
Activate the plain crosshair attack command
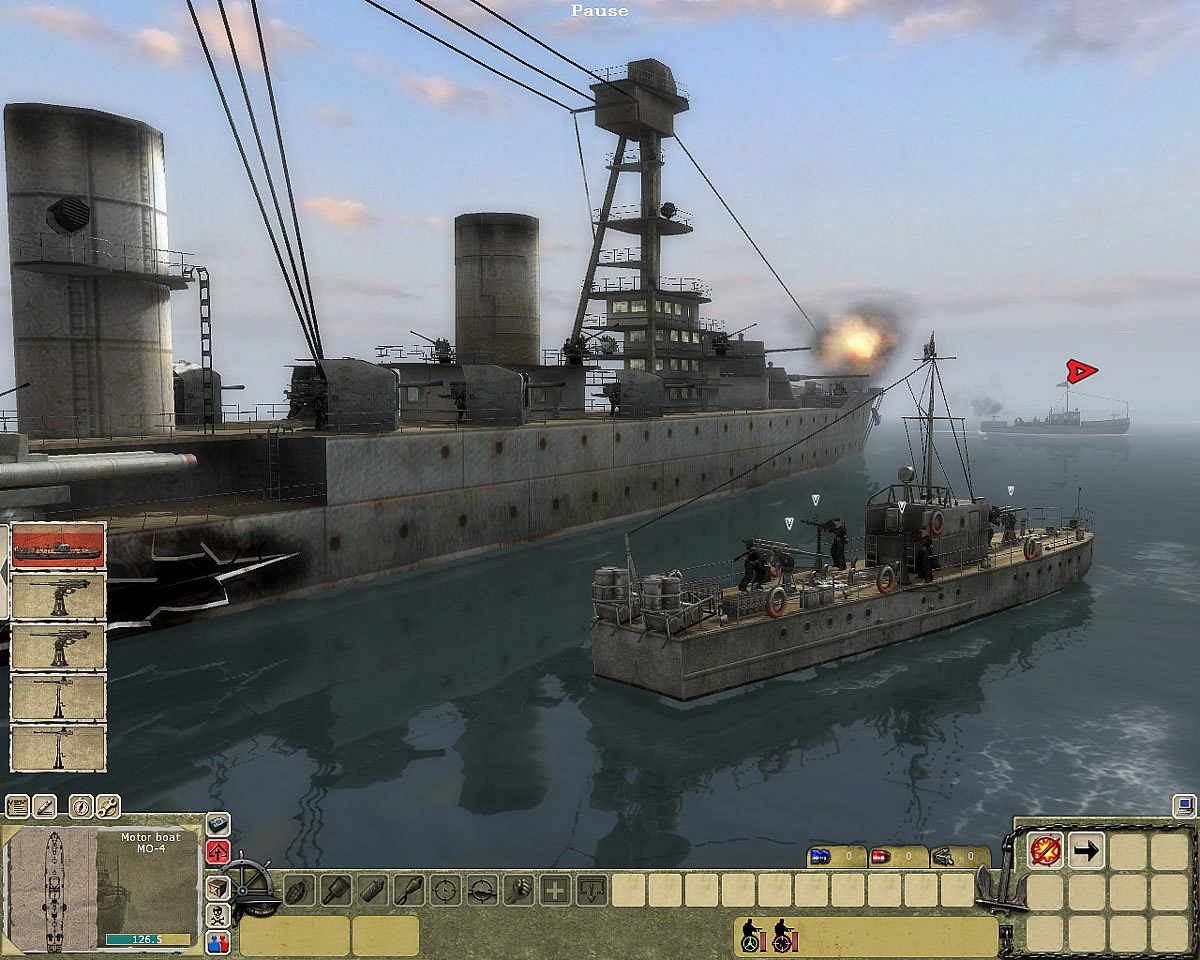click(446, 889)
